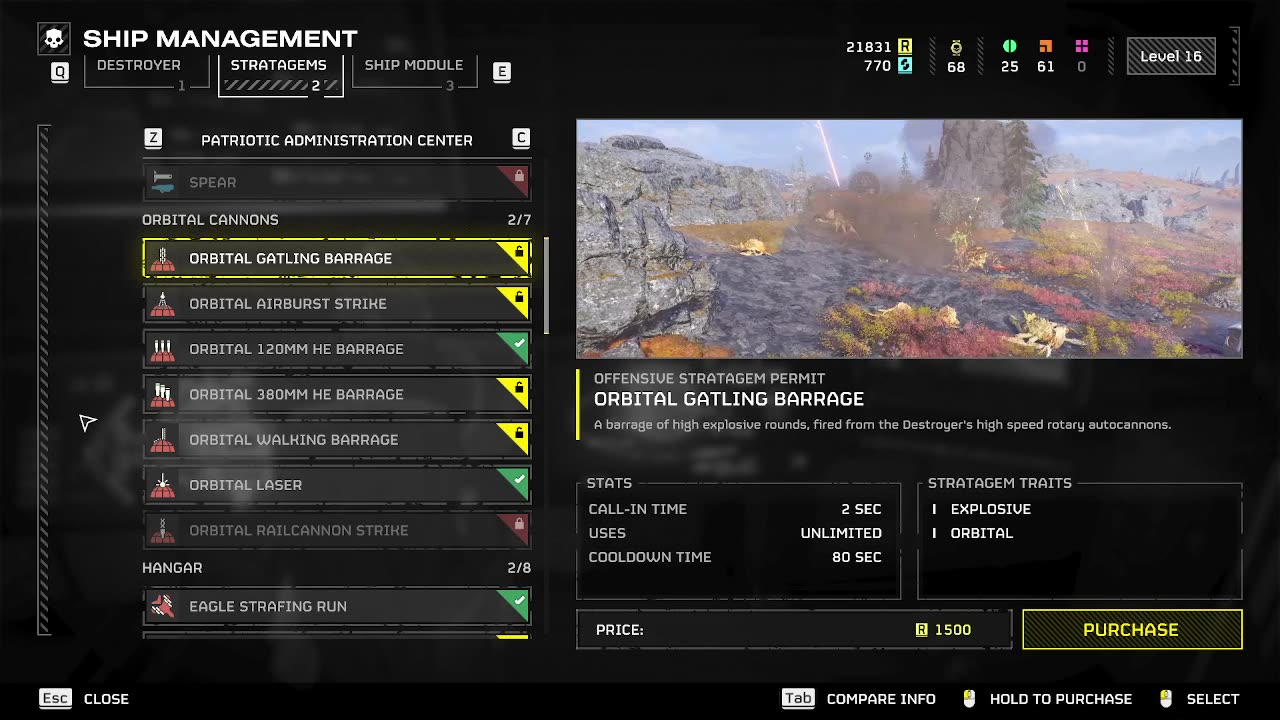Viewport: 1280px width, 720px height.
Task: Select the Orbital 120MM HE Barrage icon
Action: tap(164, 348)
